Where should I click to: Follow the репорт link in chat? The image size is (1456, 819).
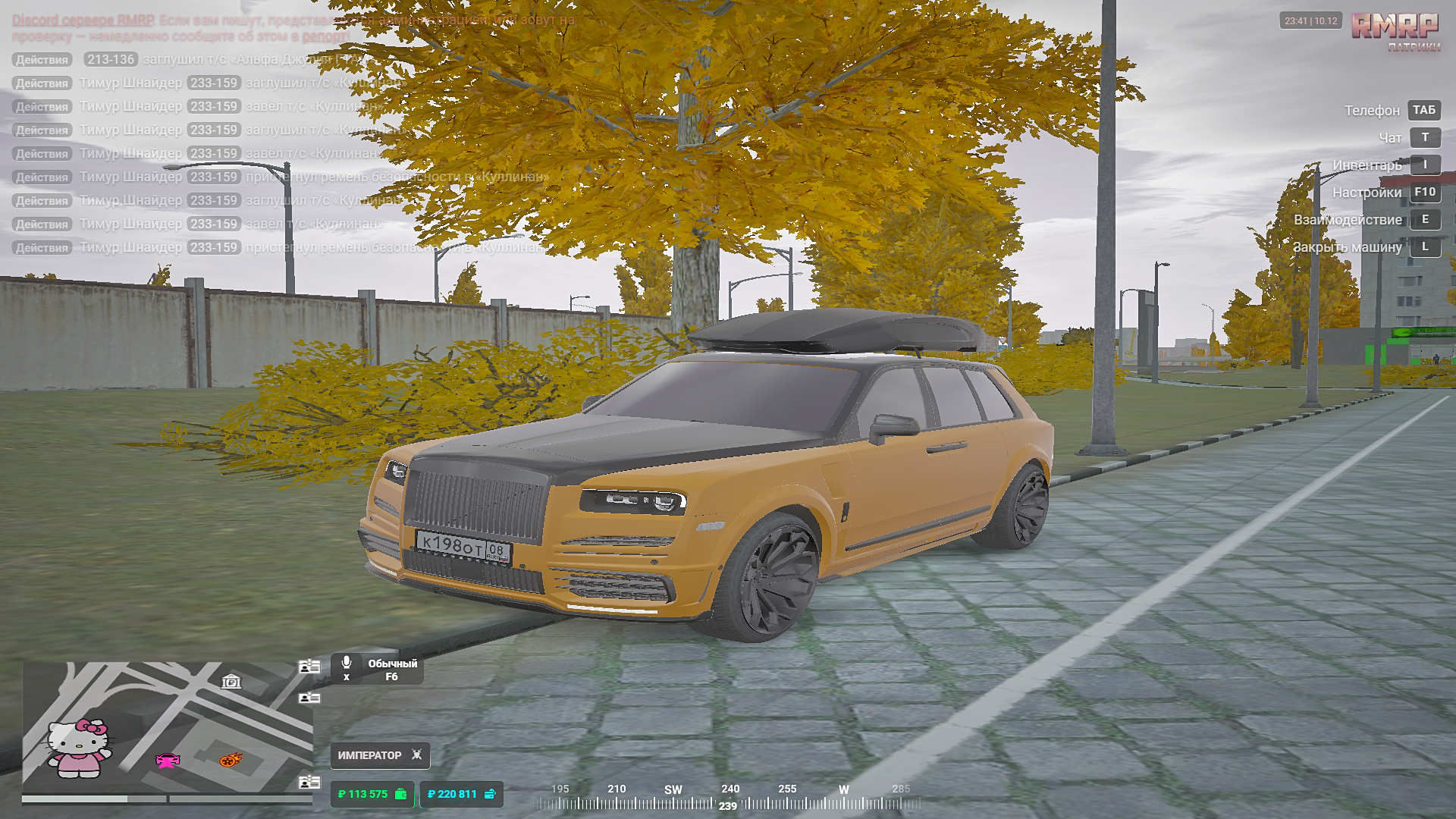pyautogui.click(x=325, y=36)
